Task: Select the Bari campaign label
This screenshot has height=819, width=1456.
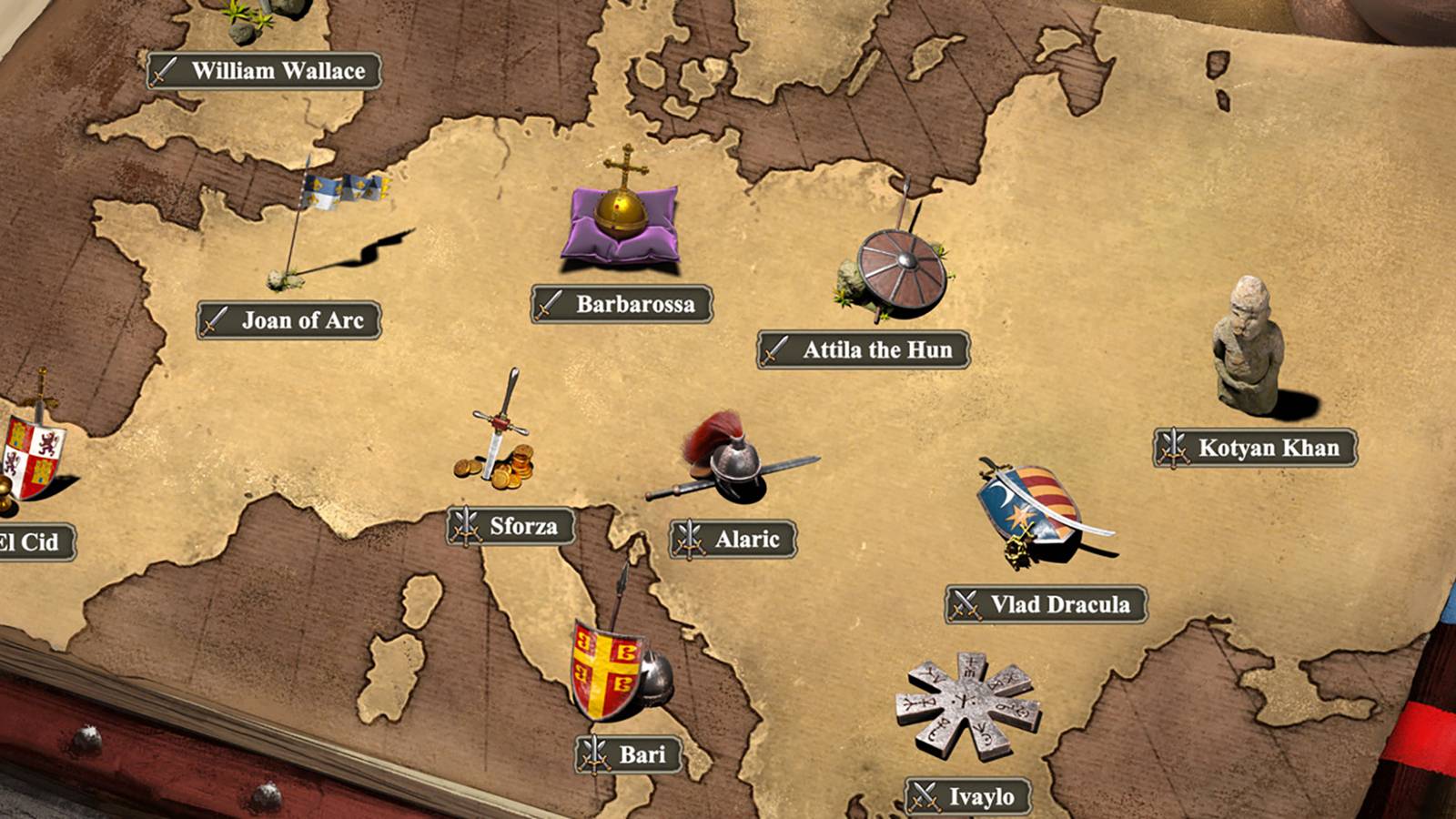Action: (626, 753)
